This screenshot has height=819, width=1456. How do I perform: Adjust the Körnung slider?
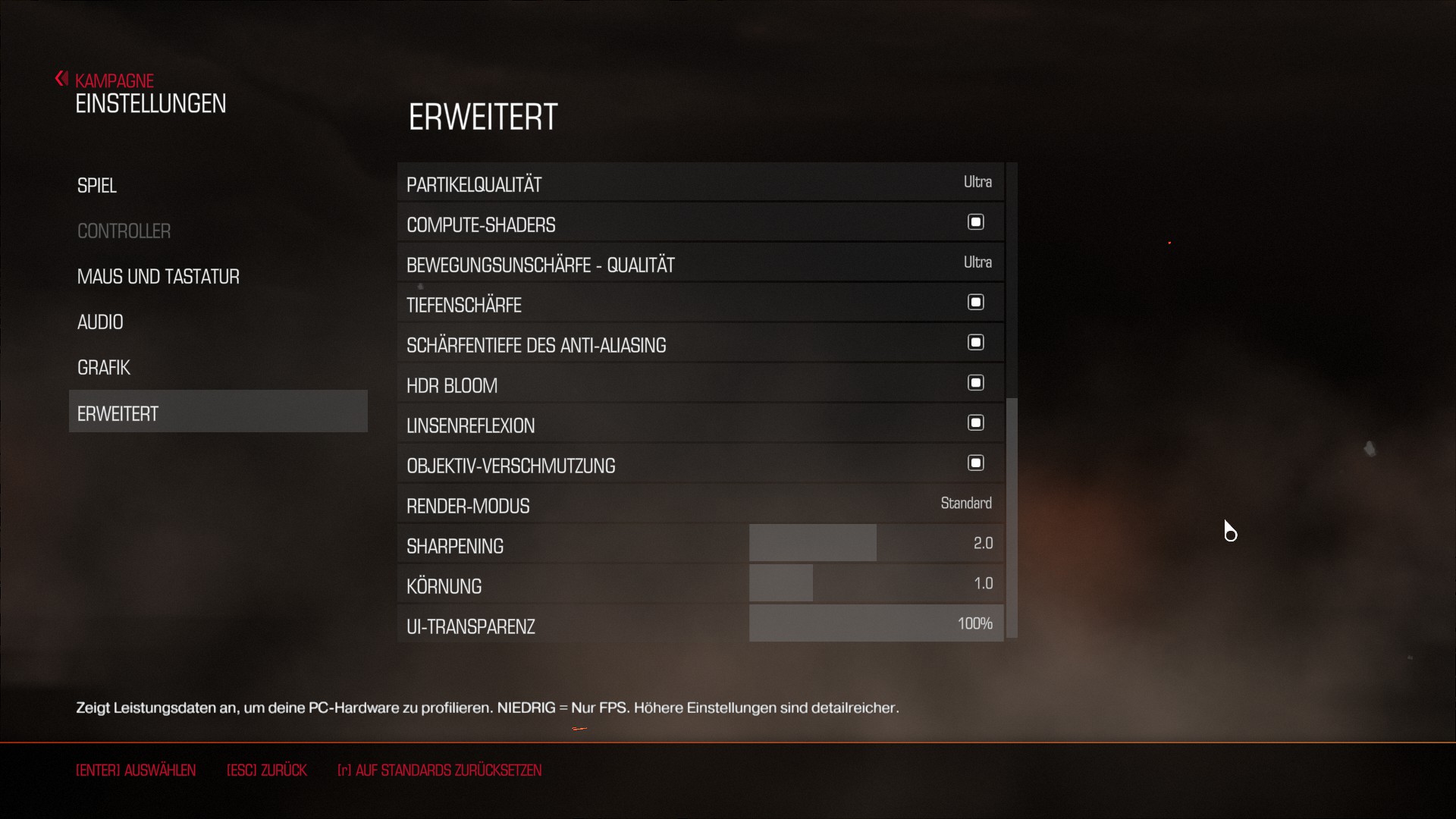click(876, 584)
